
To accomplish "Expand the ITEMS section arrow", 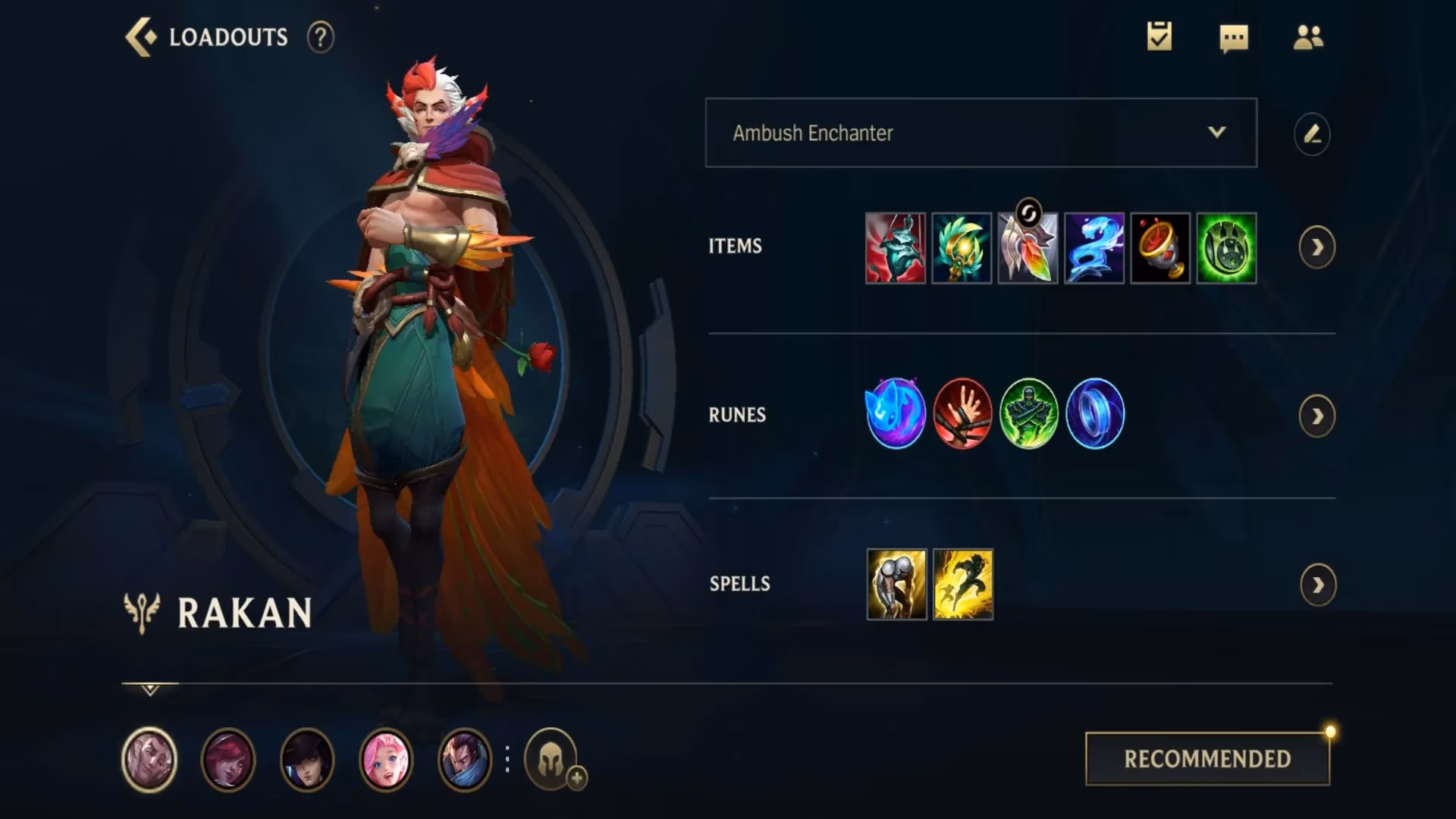I will [1318, 246].
